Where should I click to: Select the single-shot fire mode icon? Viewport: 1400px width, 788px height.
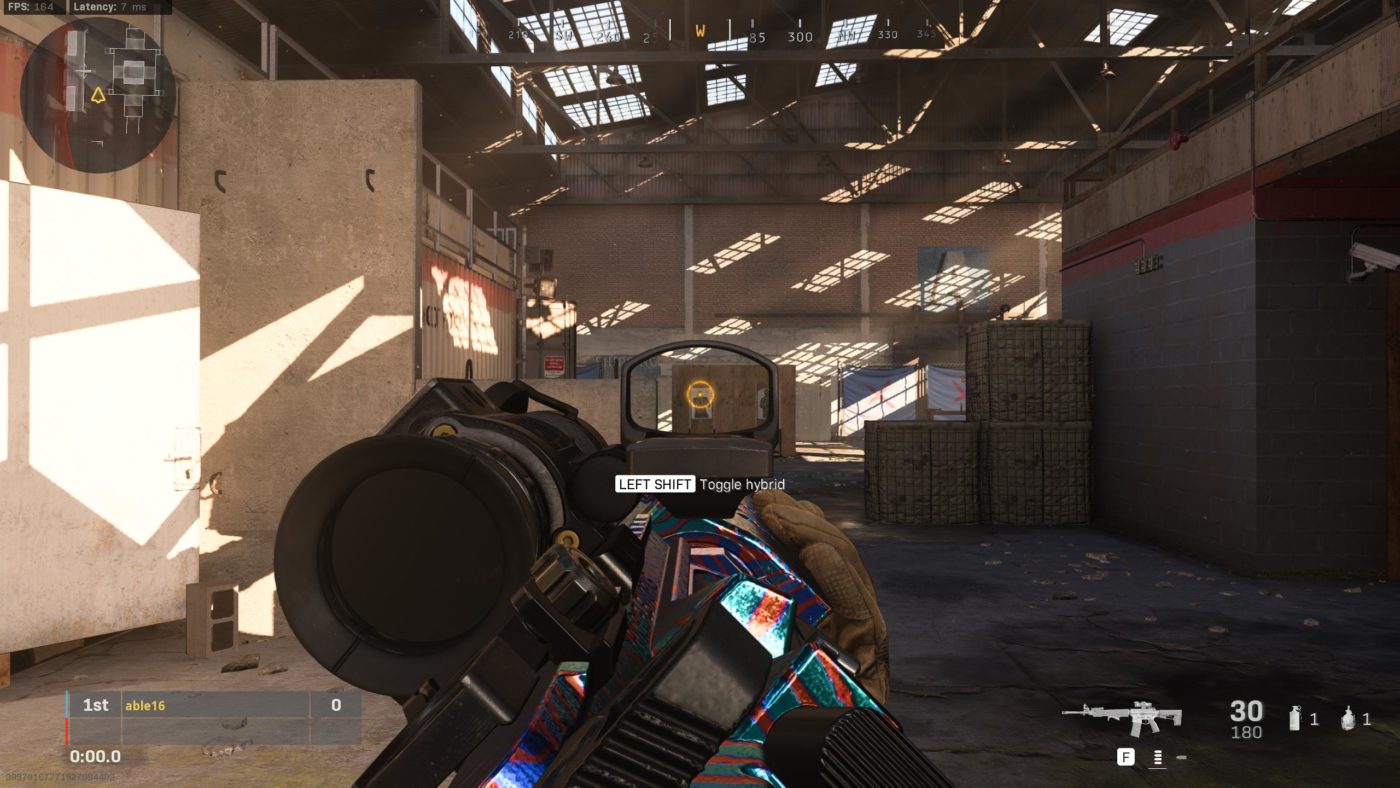point(1181,757)
